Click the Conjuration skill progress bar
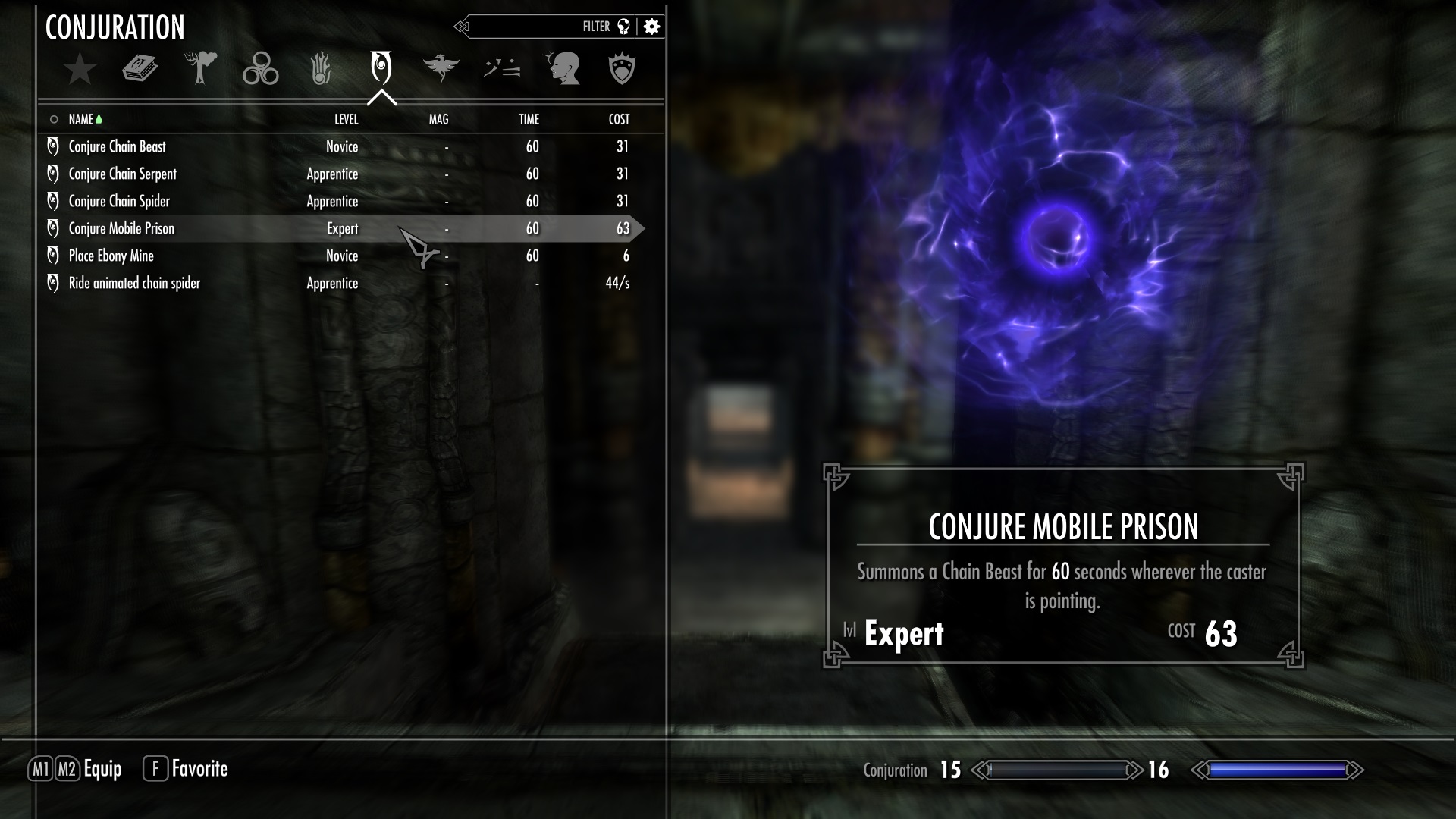1456x819 pixels. (x=1059, y=769)
